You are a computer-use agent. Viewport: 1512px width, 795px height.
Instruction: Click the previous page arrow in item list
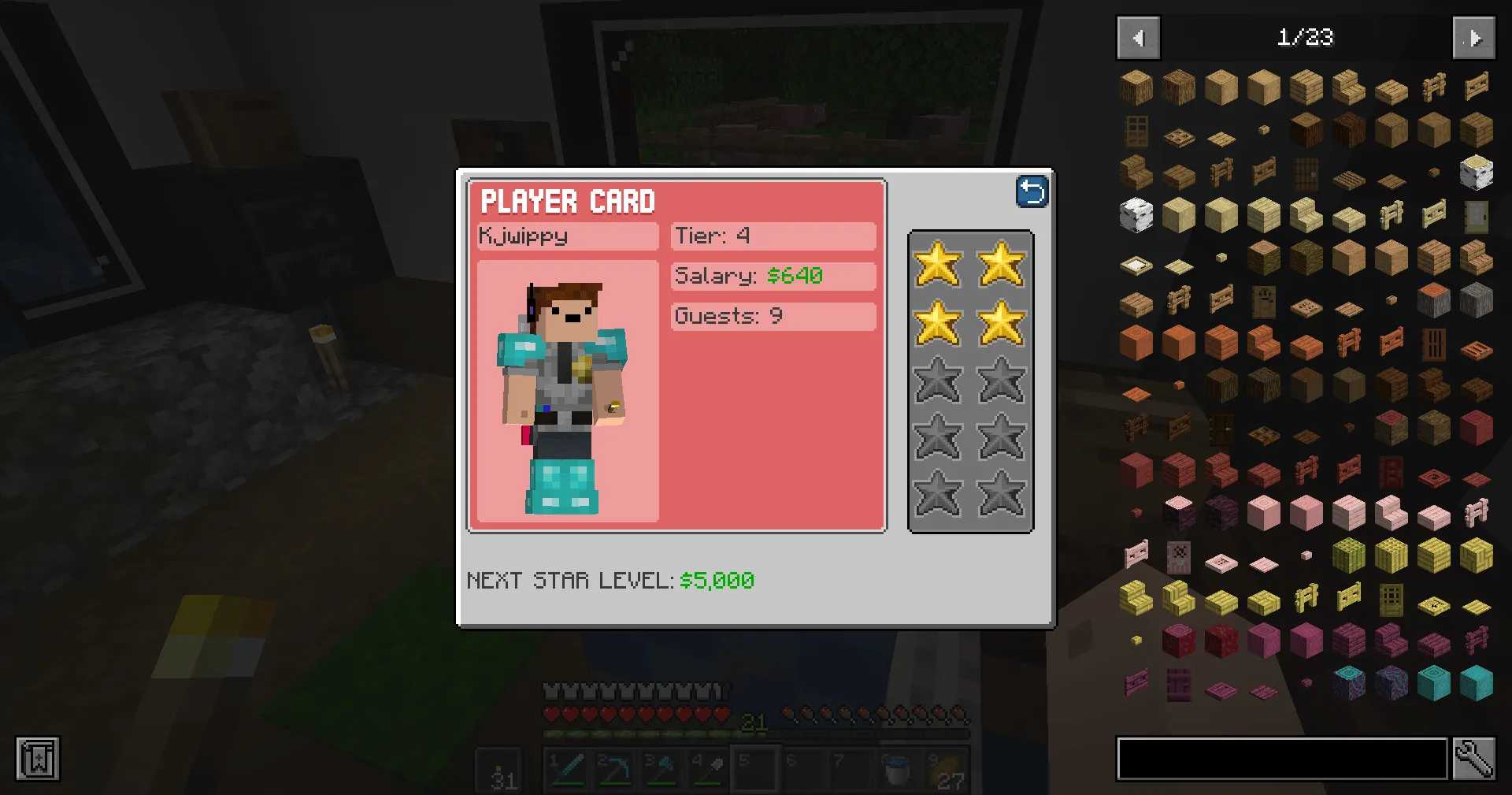click(x=1137, y=38)
